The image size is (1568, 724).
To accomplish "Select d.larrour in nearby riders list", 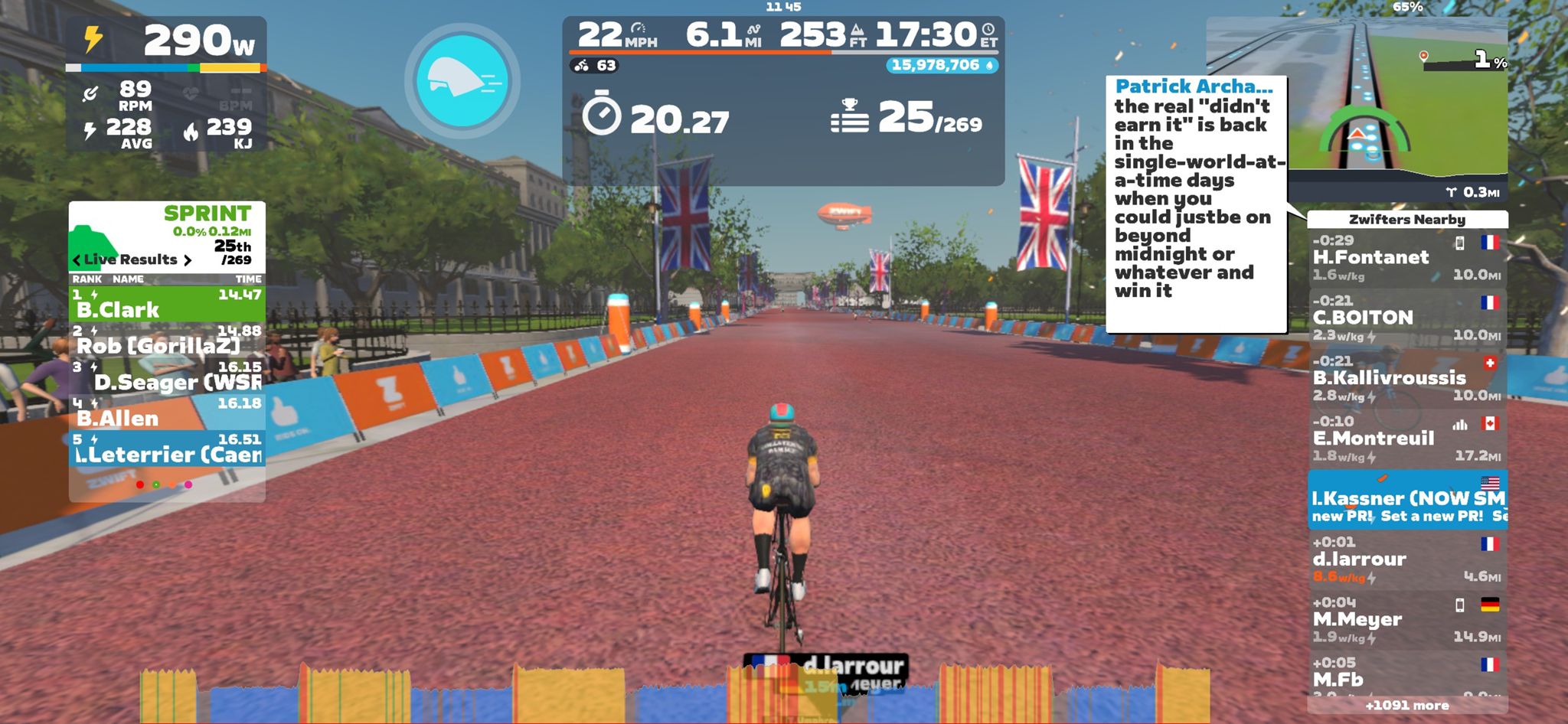I will point(1406,559).
